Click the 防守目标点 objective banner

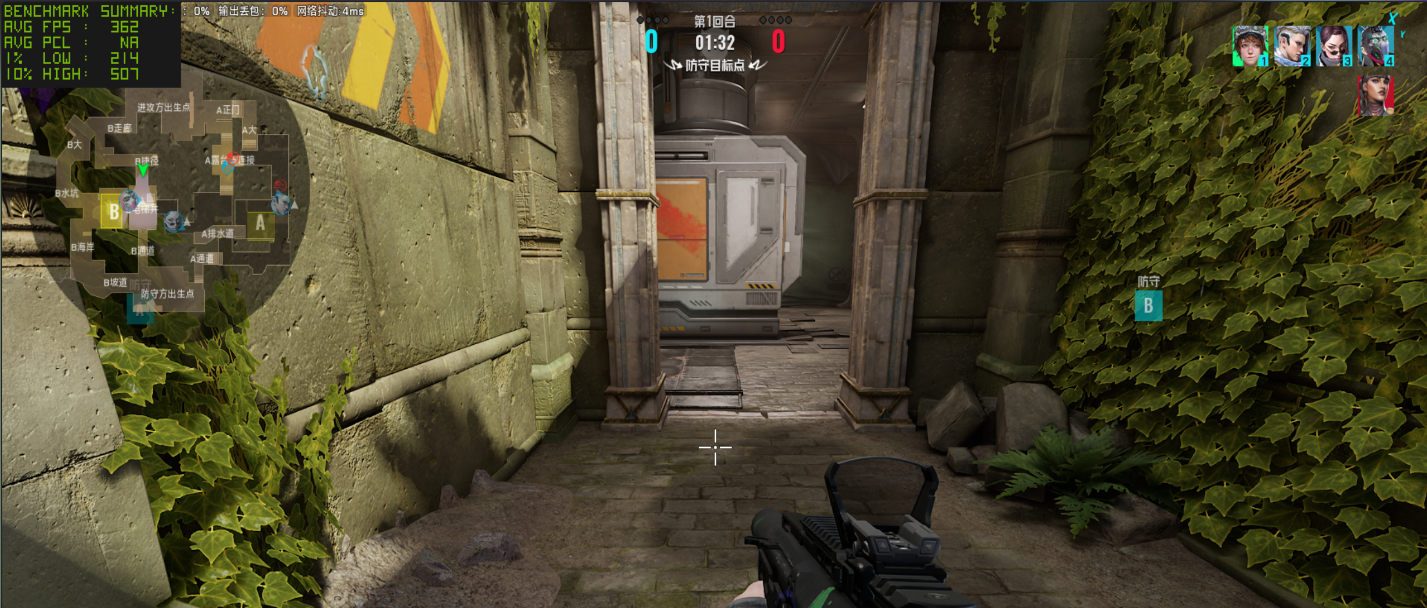[x=714, y=65]
